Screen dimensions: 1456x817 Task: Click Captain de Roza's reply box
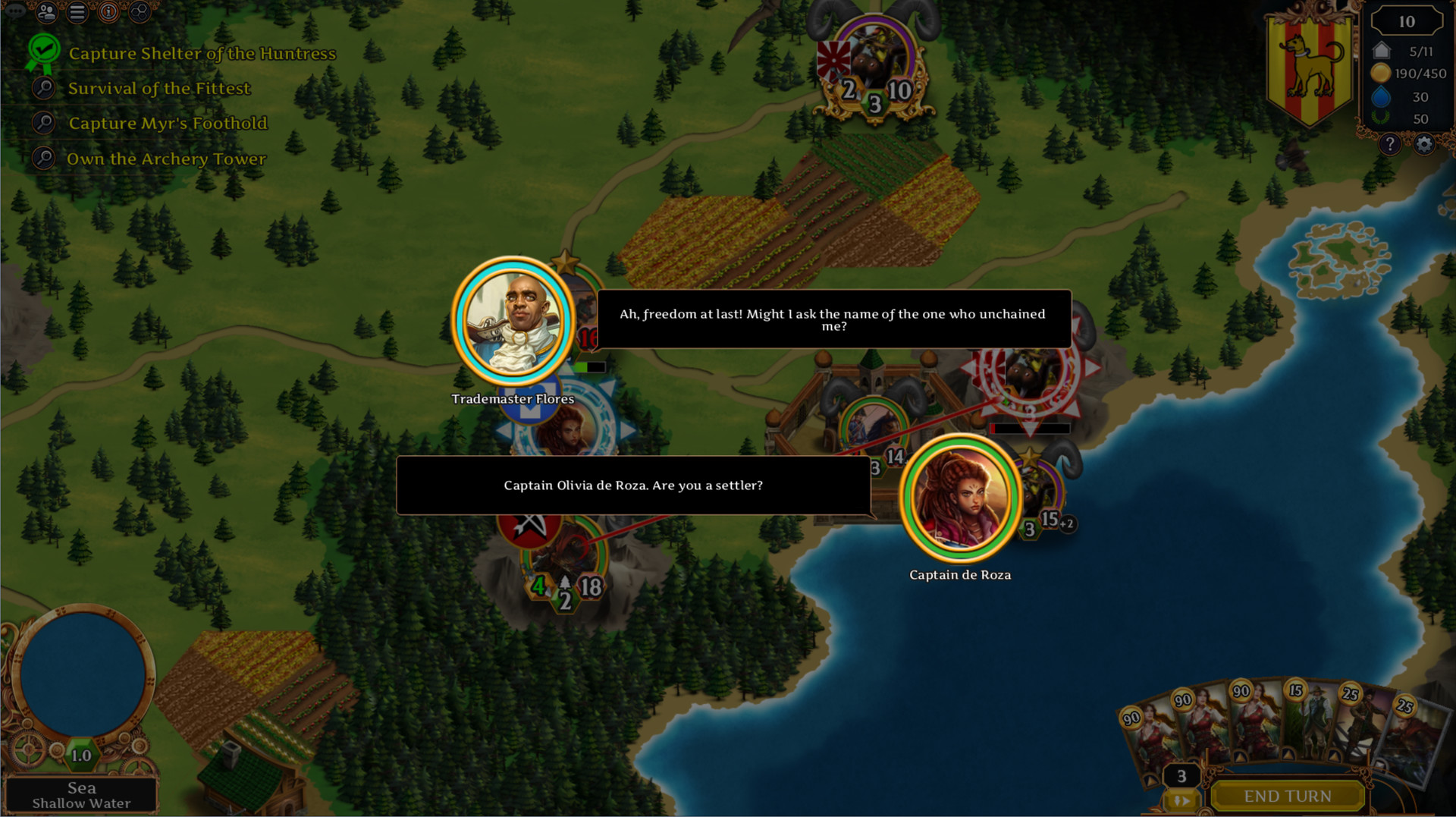633,485
